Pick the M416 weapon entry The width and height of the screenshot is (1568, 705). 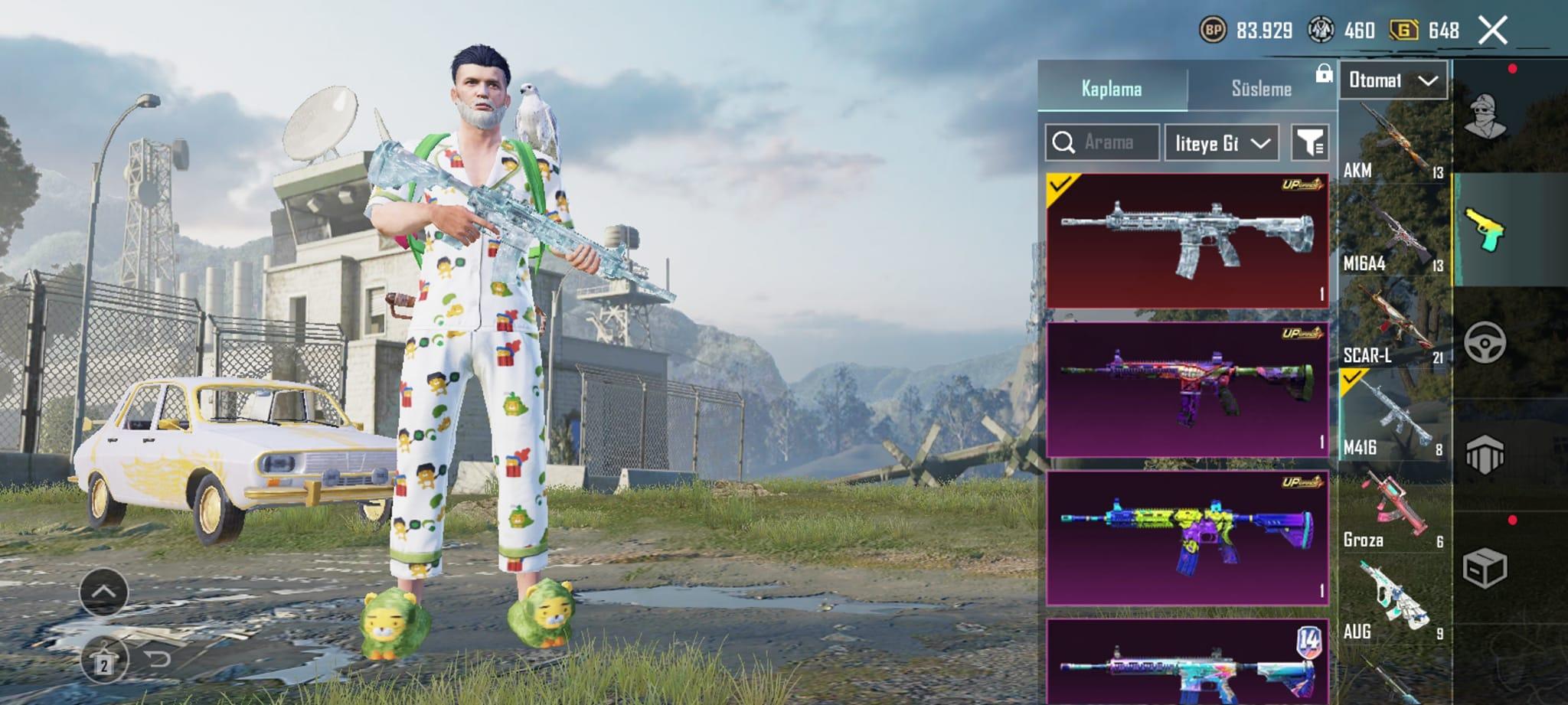1393,419
